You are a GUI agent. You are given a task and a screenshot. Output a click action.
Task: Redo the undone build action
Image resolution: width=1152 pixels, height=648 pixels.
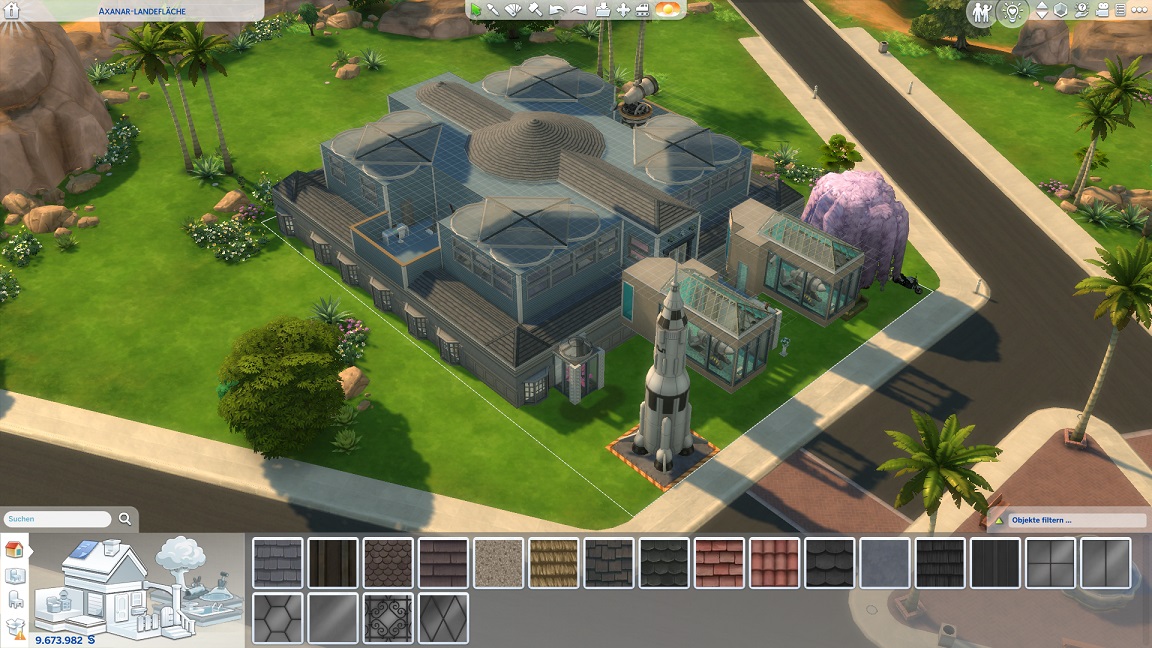tap(578, 10)
